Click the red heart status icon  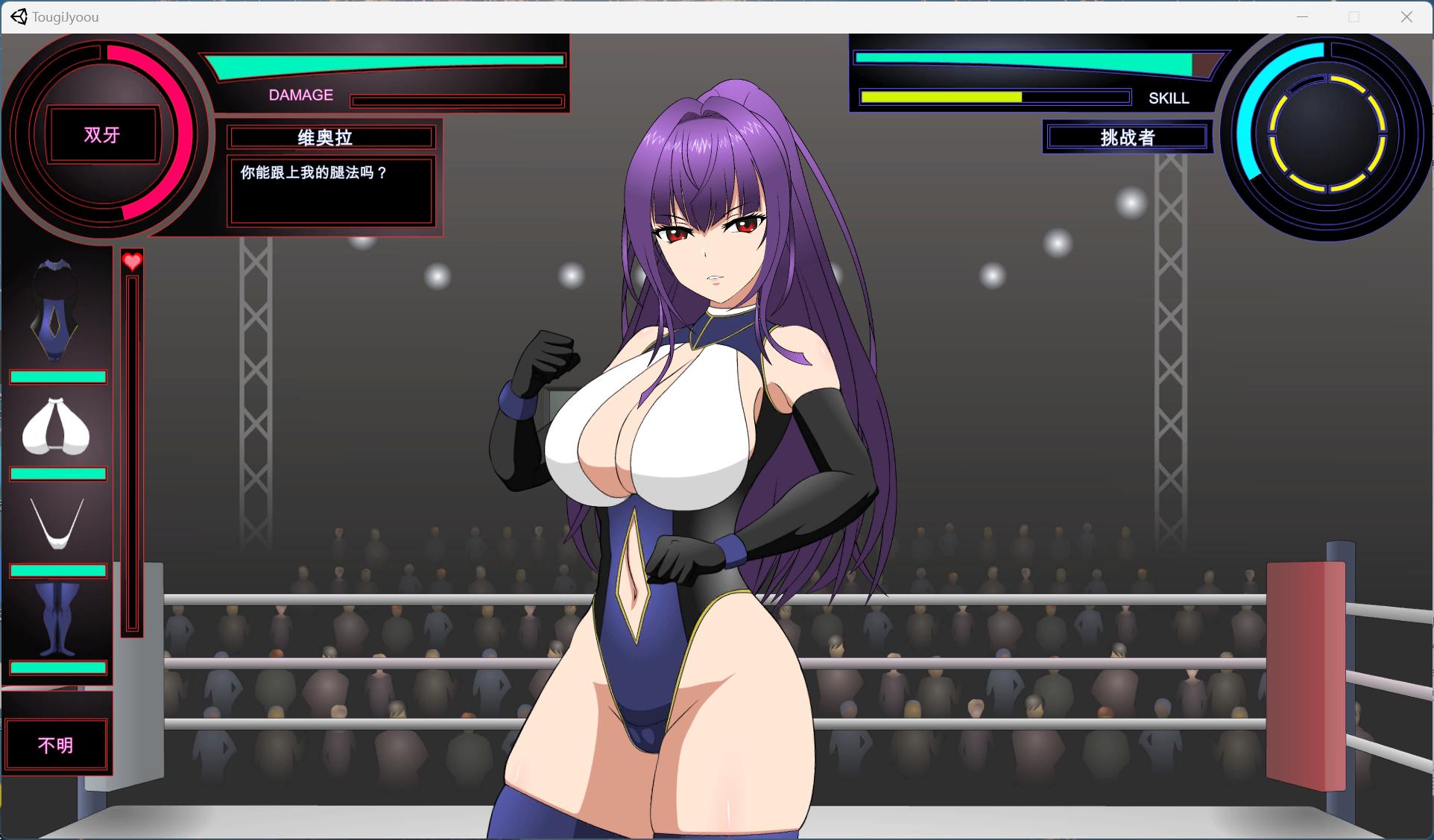click(132, 262)
